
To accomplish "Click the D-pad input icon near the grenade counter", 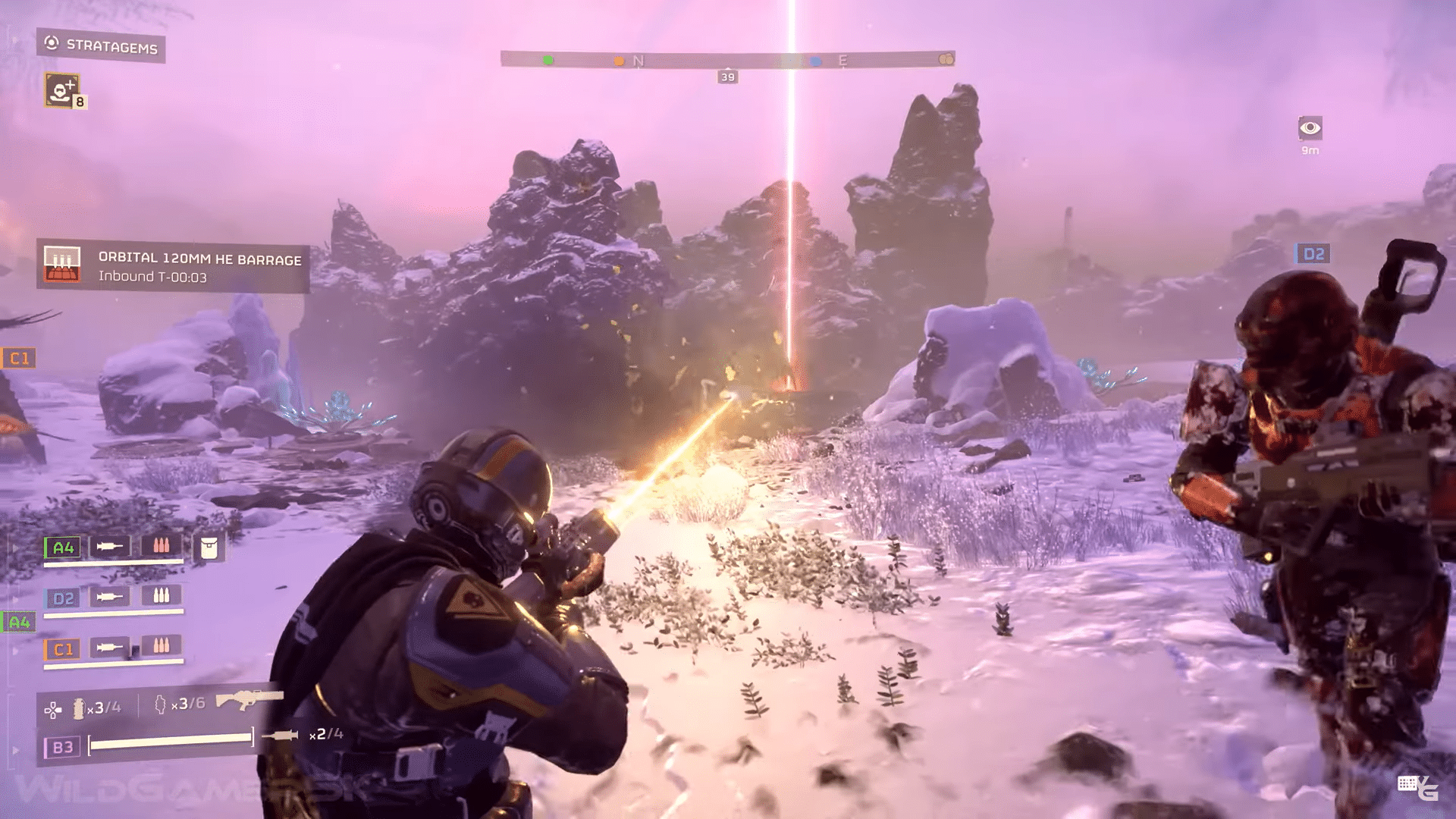I will click(53, 710).
